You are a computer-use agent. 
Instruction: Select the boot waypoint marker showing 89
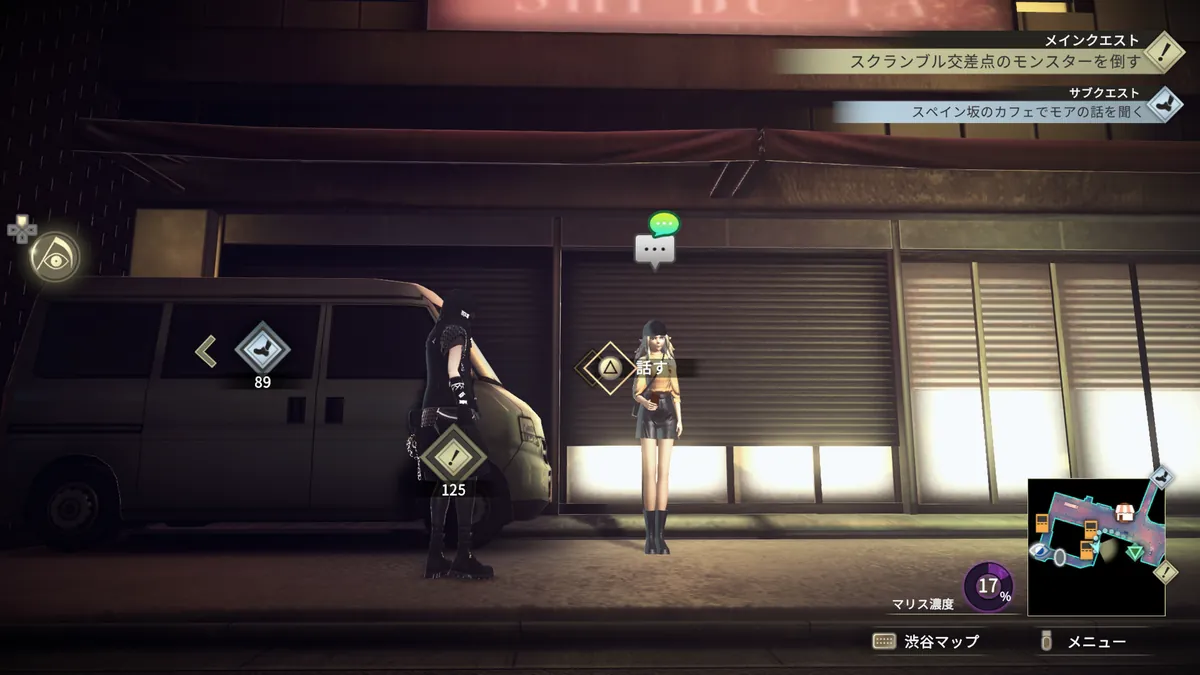click(262, 351)
